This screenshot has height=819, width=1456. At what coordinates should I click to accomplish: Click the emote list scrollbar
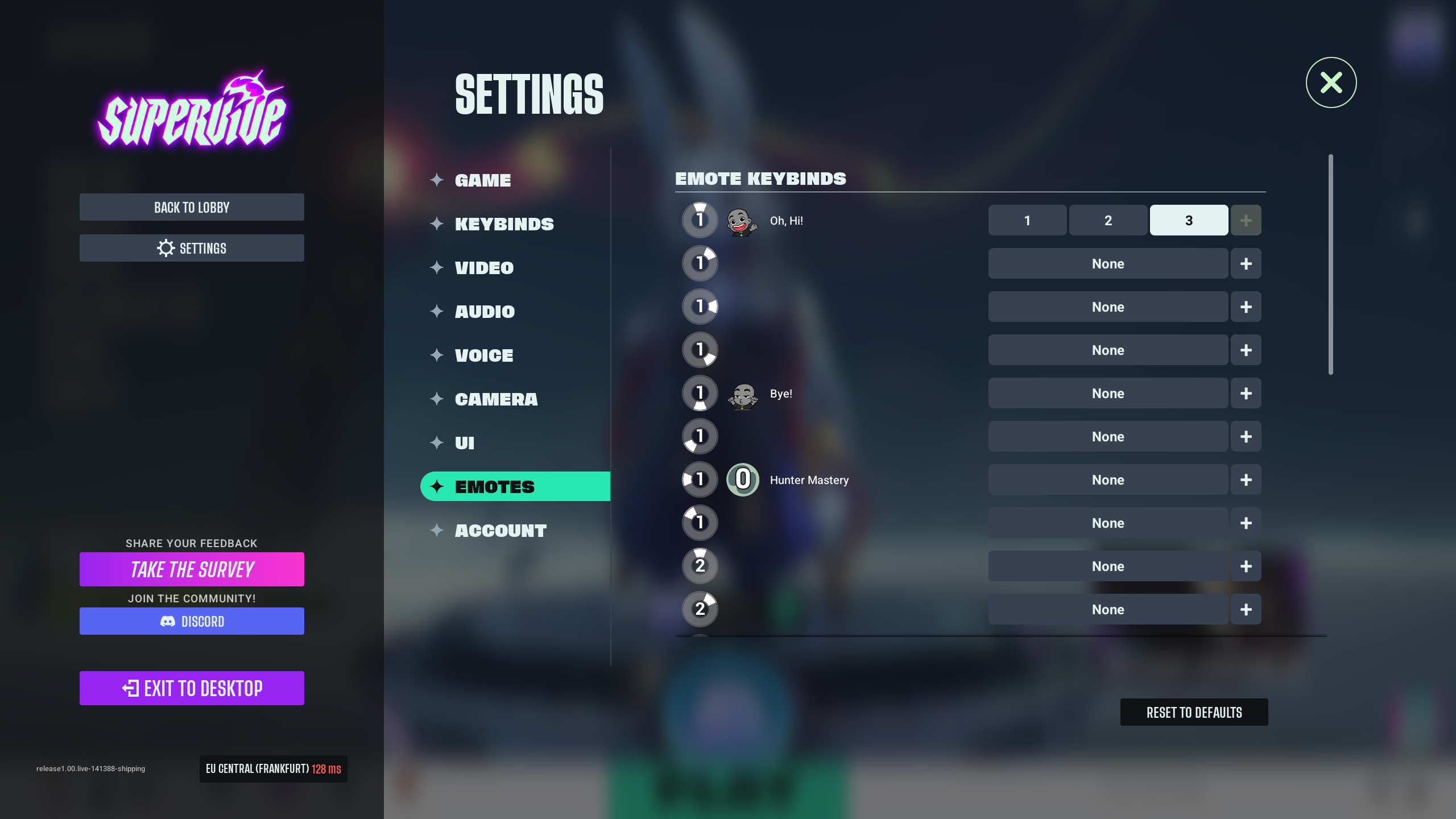(x=1330, y=264)
